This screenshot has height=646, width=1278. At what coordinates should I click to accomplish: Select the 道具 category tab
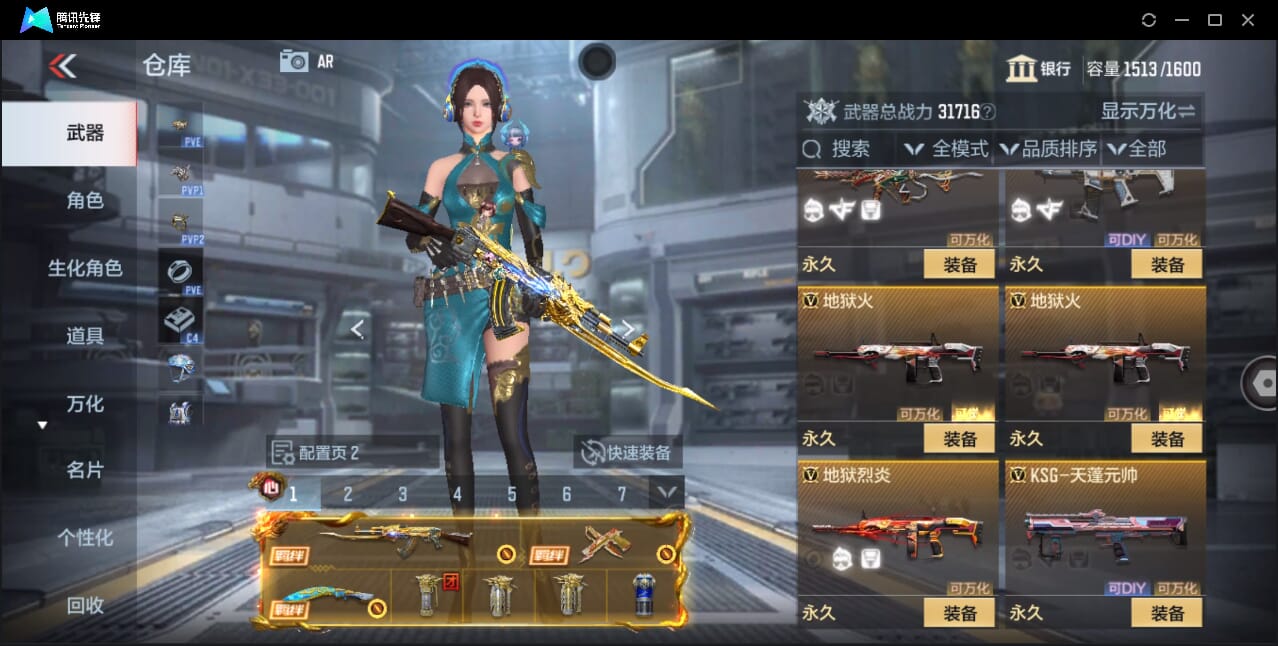(x=85, y=336)
